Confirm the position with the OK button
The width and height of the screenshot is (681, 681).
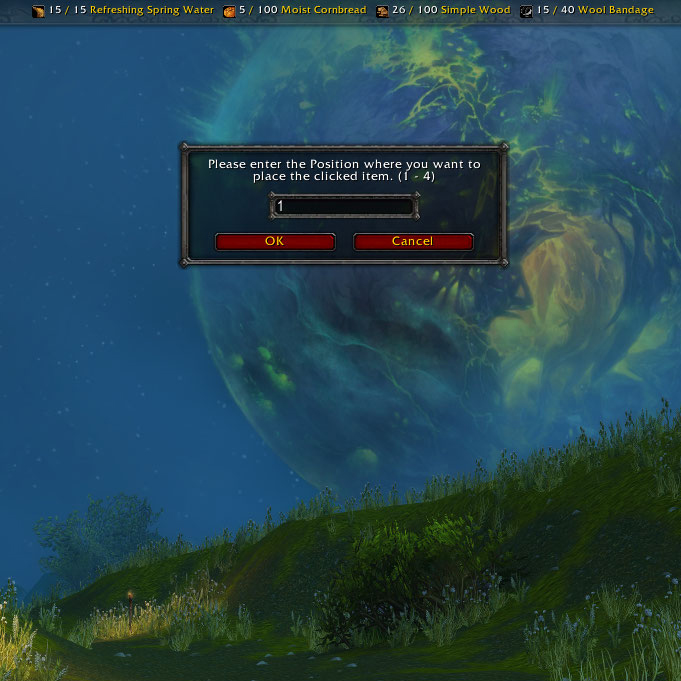click(275, 241)
